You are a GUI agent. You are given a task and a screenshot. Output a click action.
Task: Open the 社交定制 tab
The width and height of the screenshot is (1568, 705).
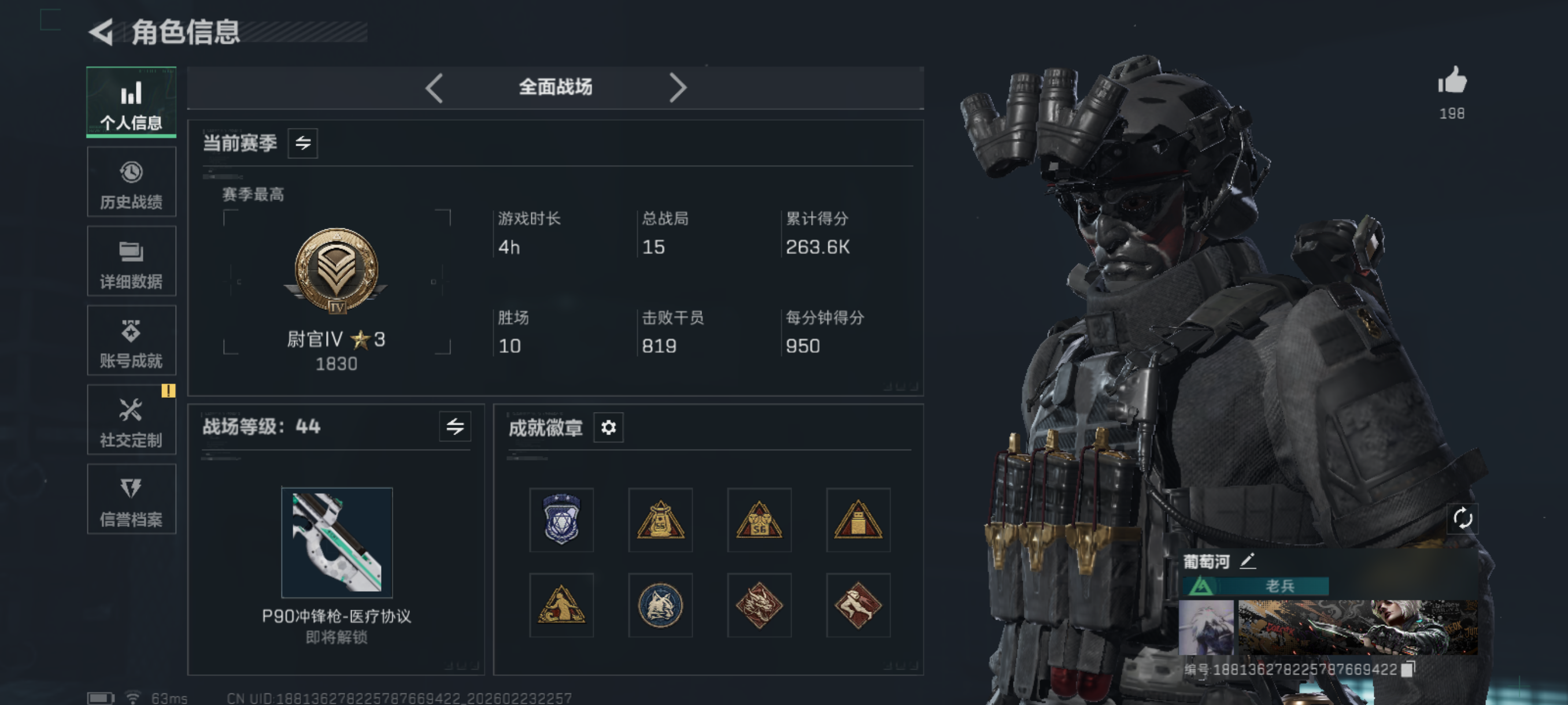point(131,420)
